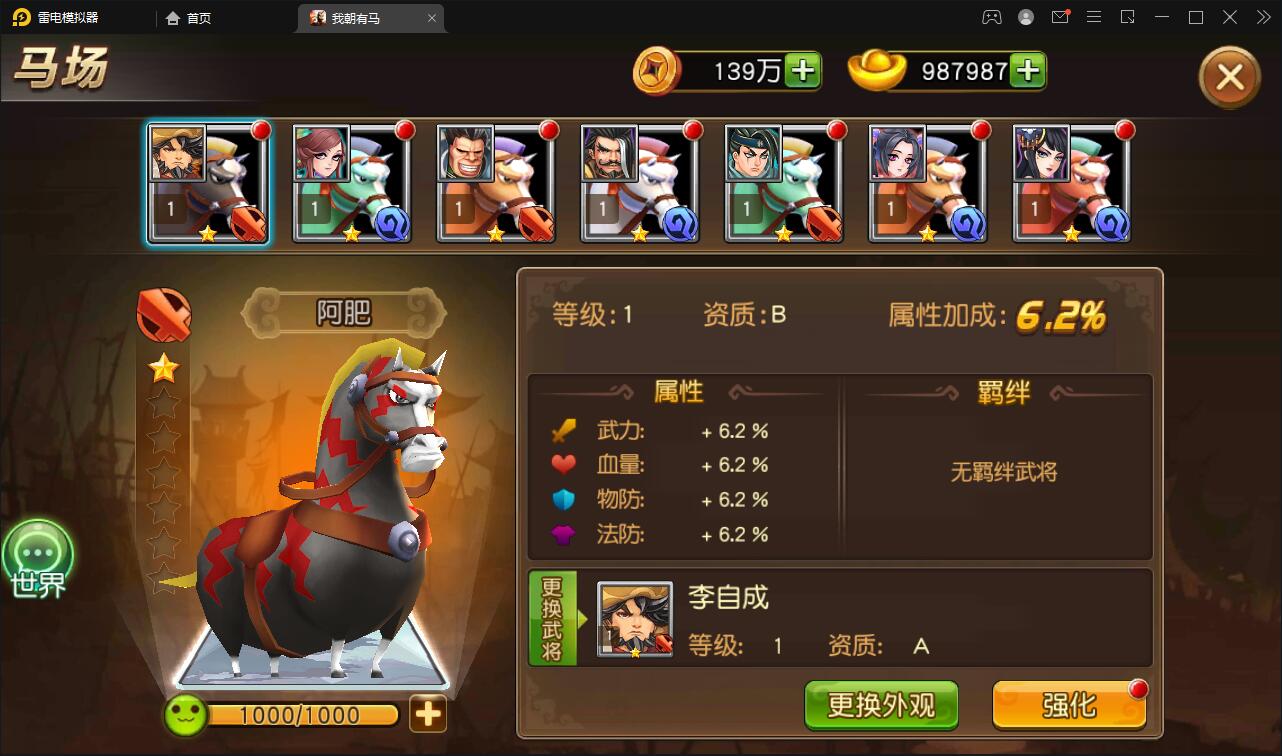Image resolution: width=1282 pixels, height=756 pixels.
Task: Toggle the red notification dot on 强化 button
Action: click(x=1138, y=688)
